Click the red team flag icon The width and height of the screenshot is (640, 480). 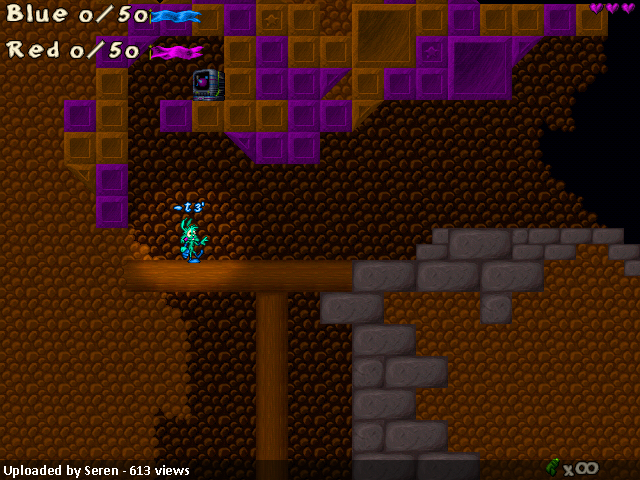[176, 51]
